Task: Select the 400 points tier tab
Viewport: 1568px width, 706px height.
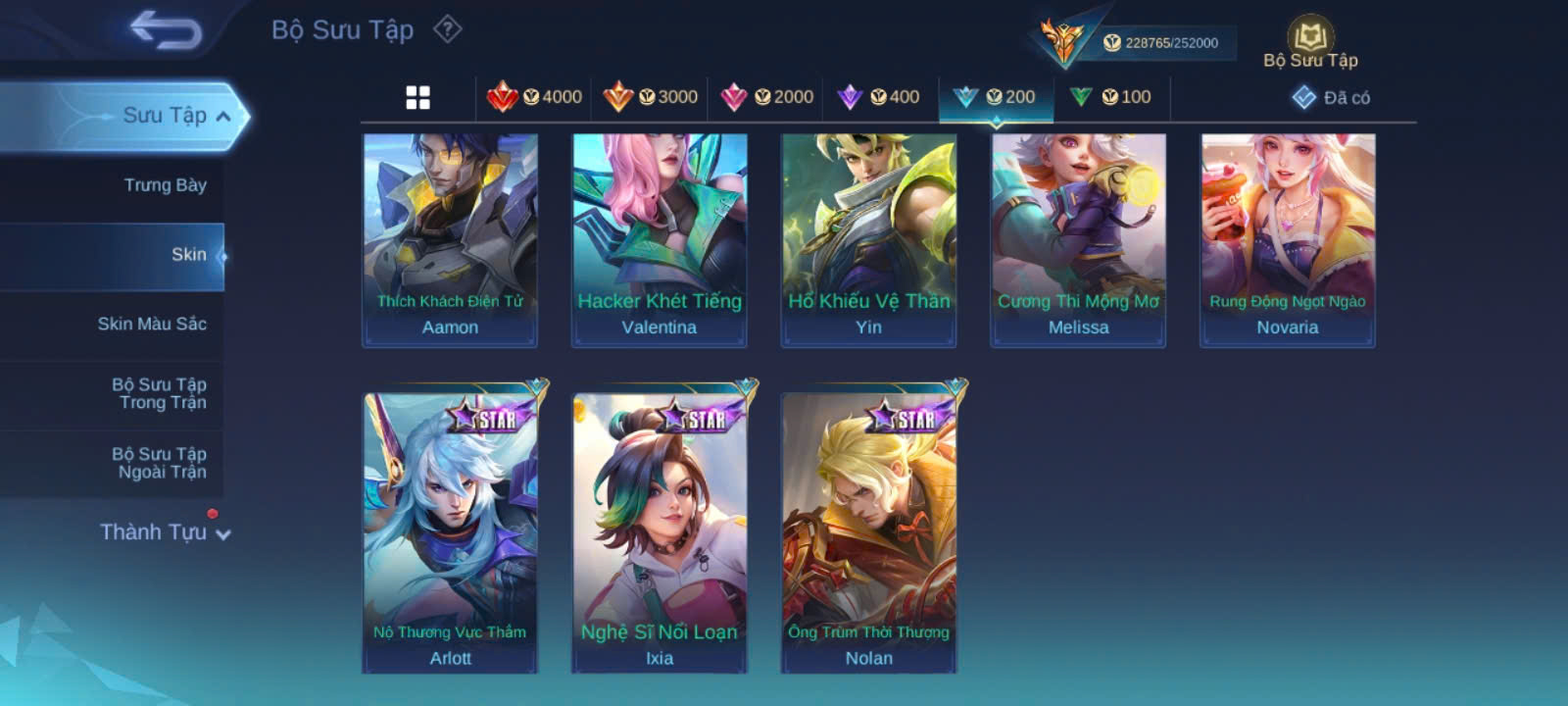Action: click(x=879, y=97)
